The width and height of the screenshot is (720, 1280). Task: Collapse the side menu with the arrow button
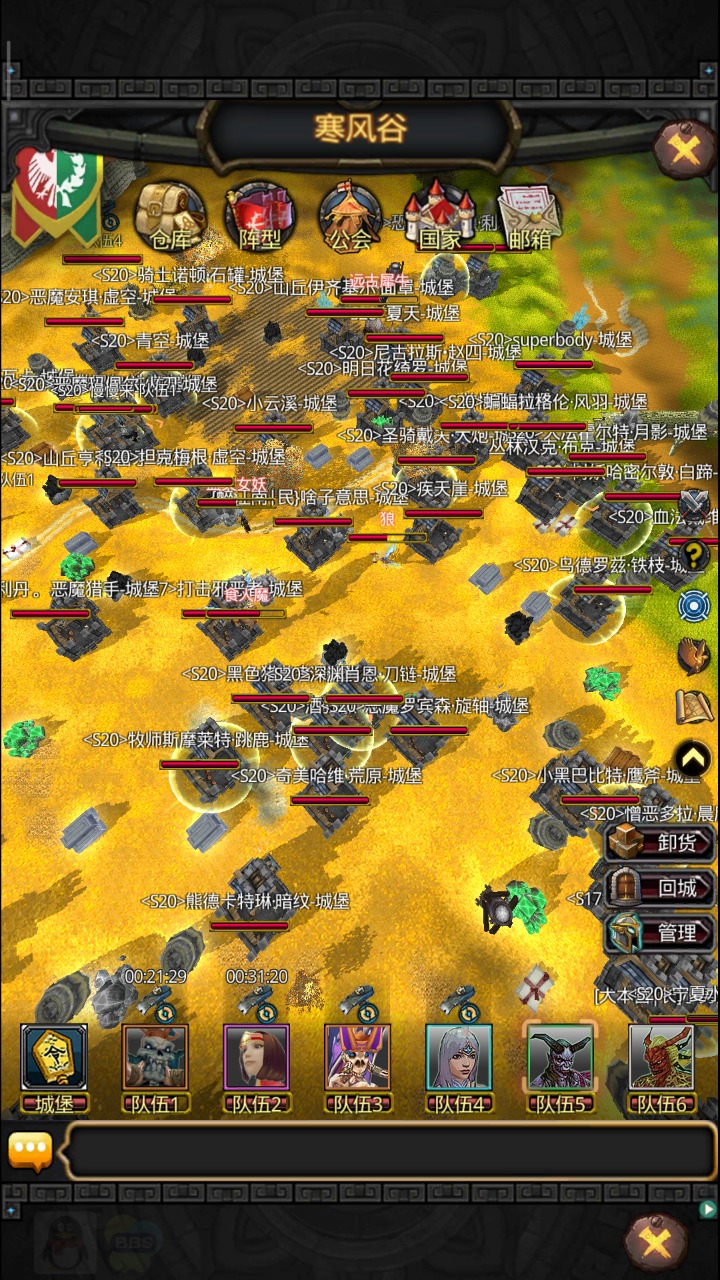pyautogui.click(x=694, y=760)
